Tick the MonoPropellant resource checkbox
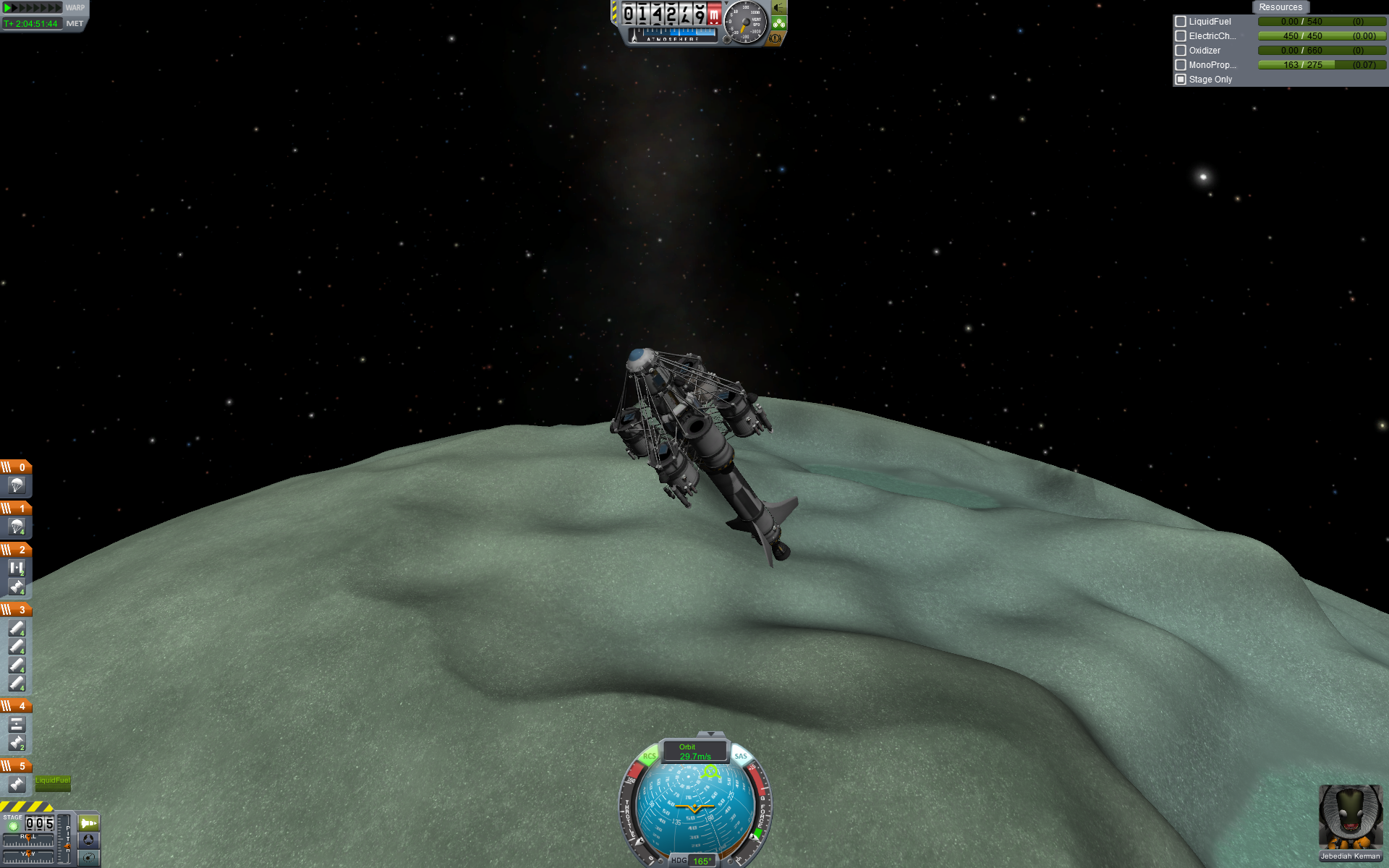 pyautogui.click(x=1181, y=65)
